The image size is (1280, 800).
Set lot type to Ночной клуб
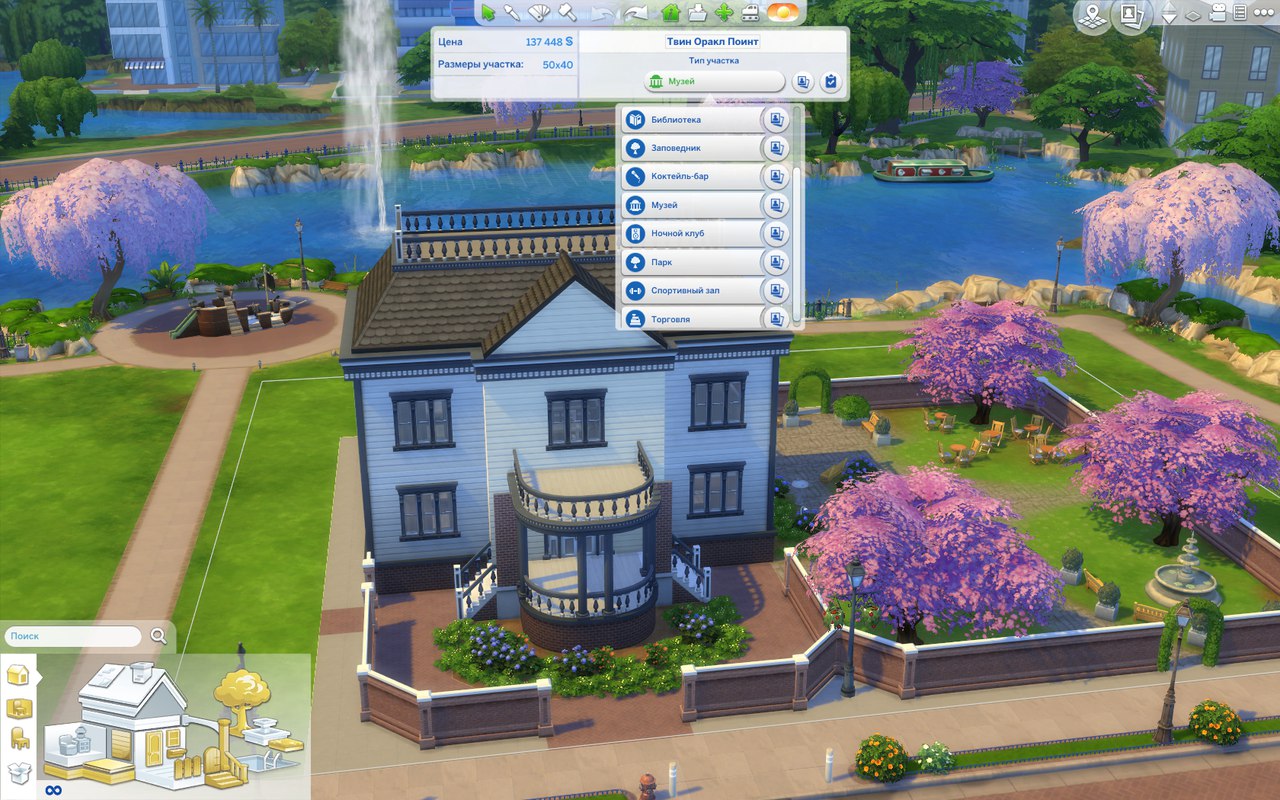690,233
